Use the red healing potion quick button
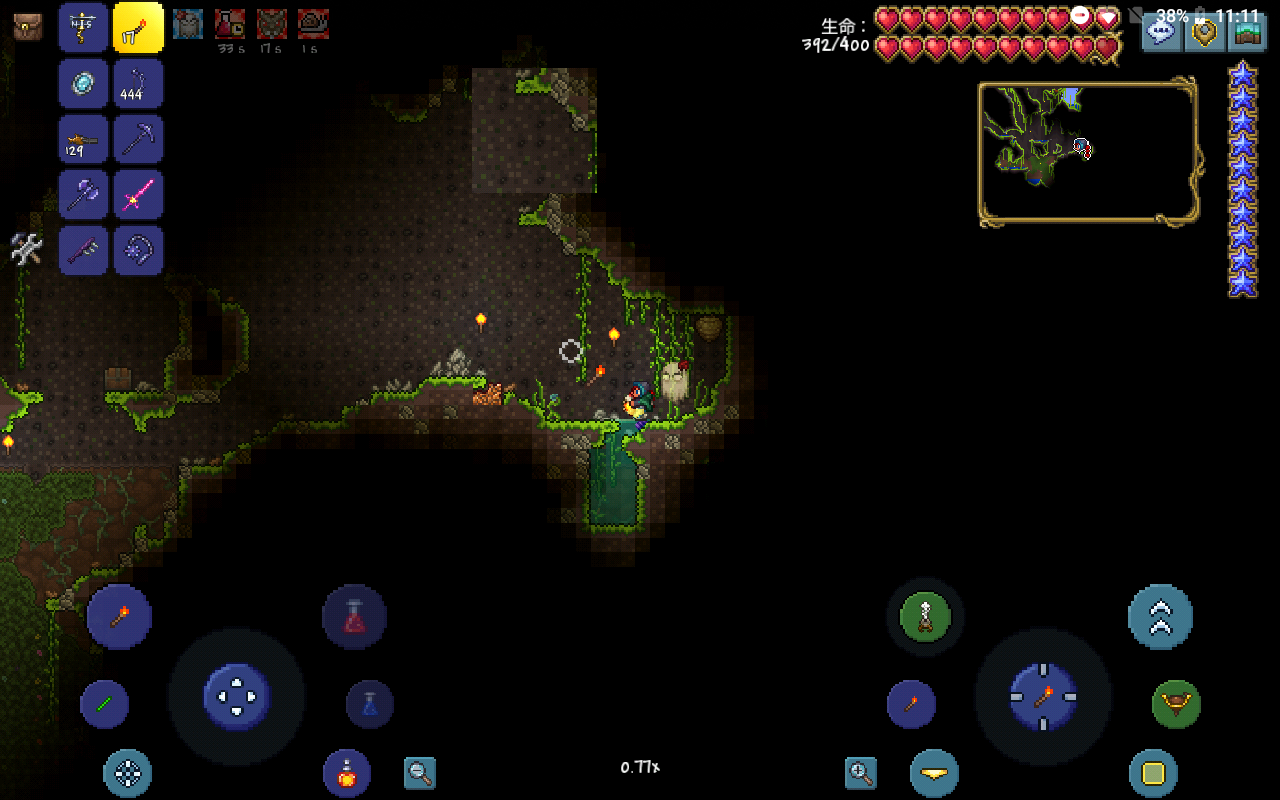This screenshot has width=1280, height=800. (354, 617)
